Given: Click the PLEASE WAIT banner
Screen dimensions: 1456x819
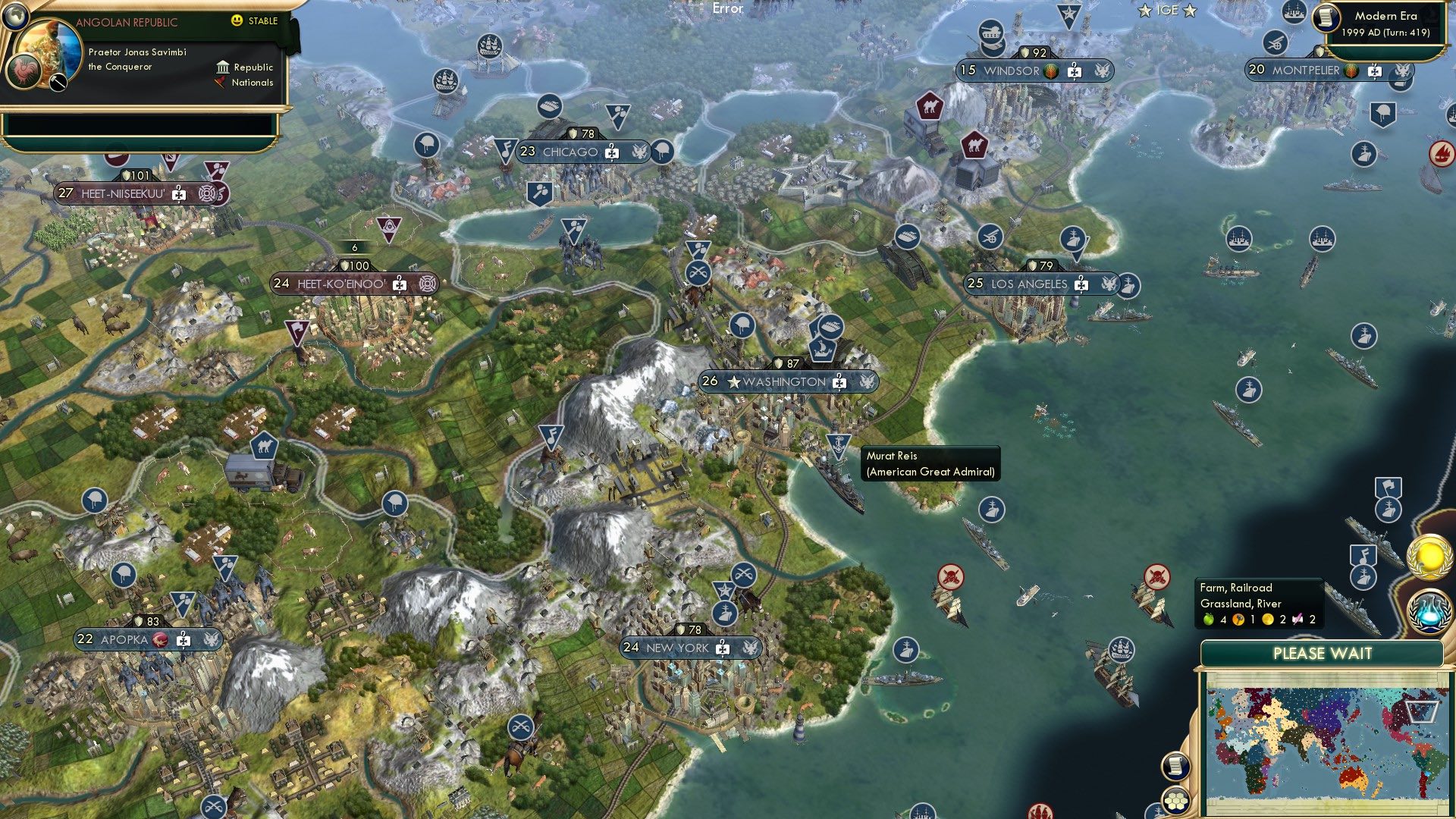Looking at the screenshot, I should (x=1323, y=653).
